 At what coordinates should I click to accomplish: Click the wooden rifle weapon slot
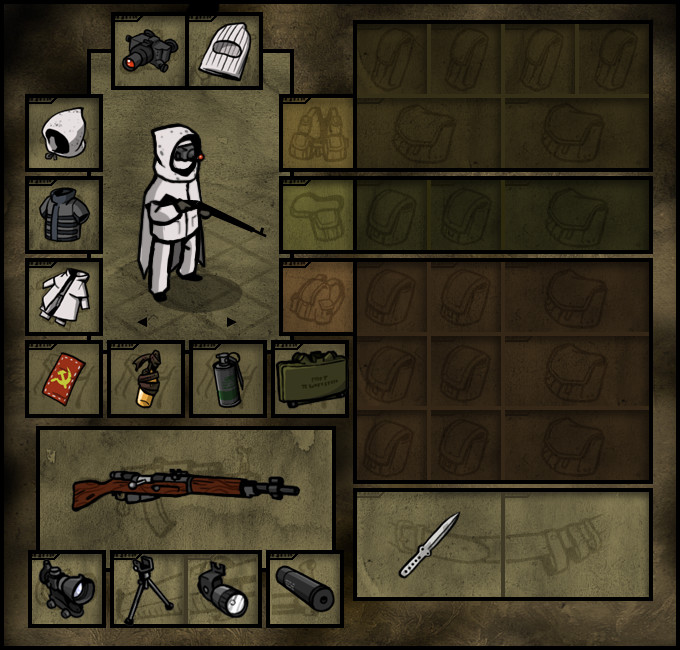(x=186, y=488)
